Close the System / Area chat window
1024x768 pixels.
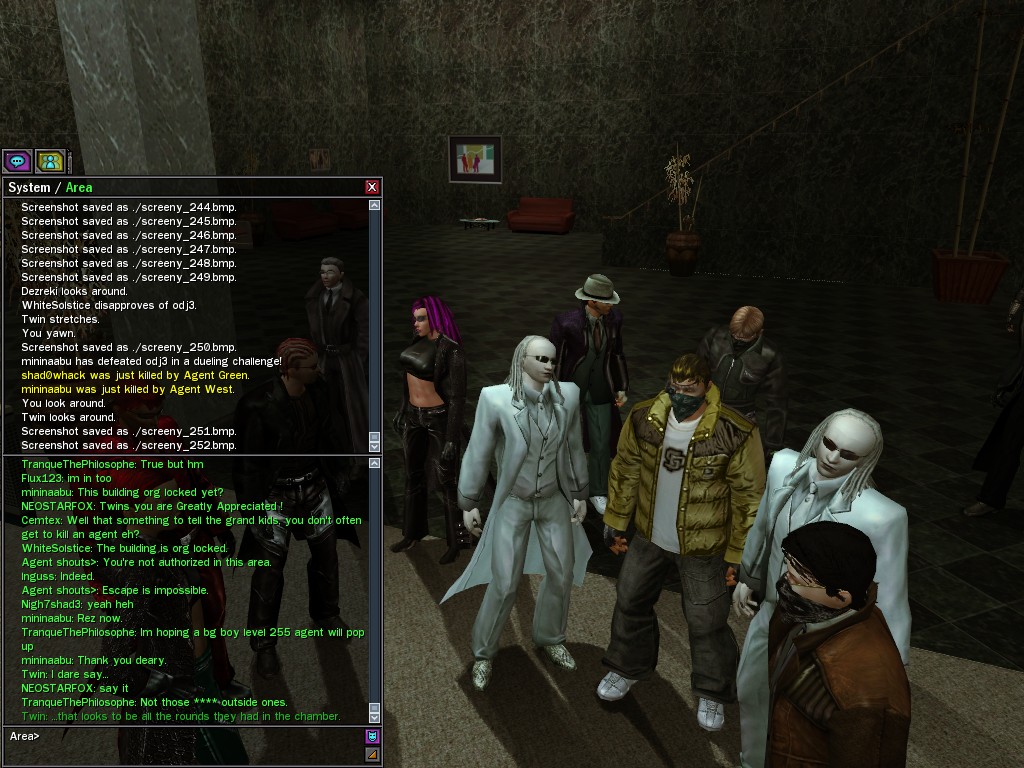[372, 187]
